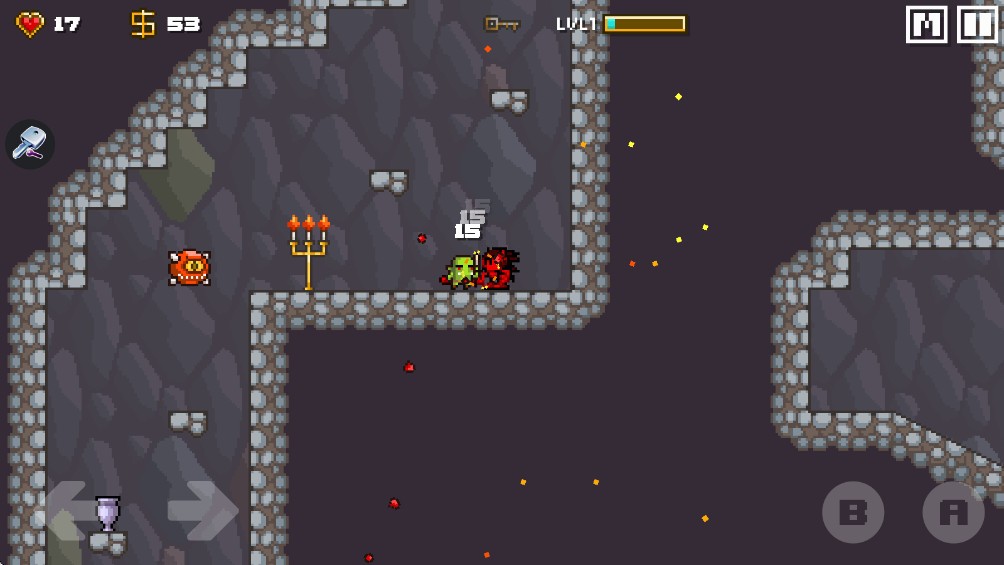Tap the A action button
Image resolution: width=1004 pixels, height=565 pixels.
click(953, 513)
